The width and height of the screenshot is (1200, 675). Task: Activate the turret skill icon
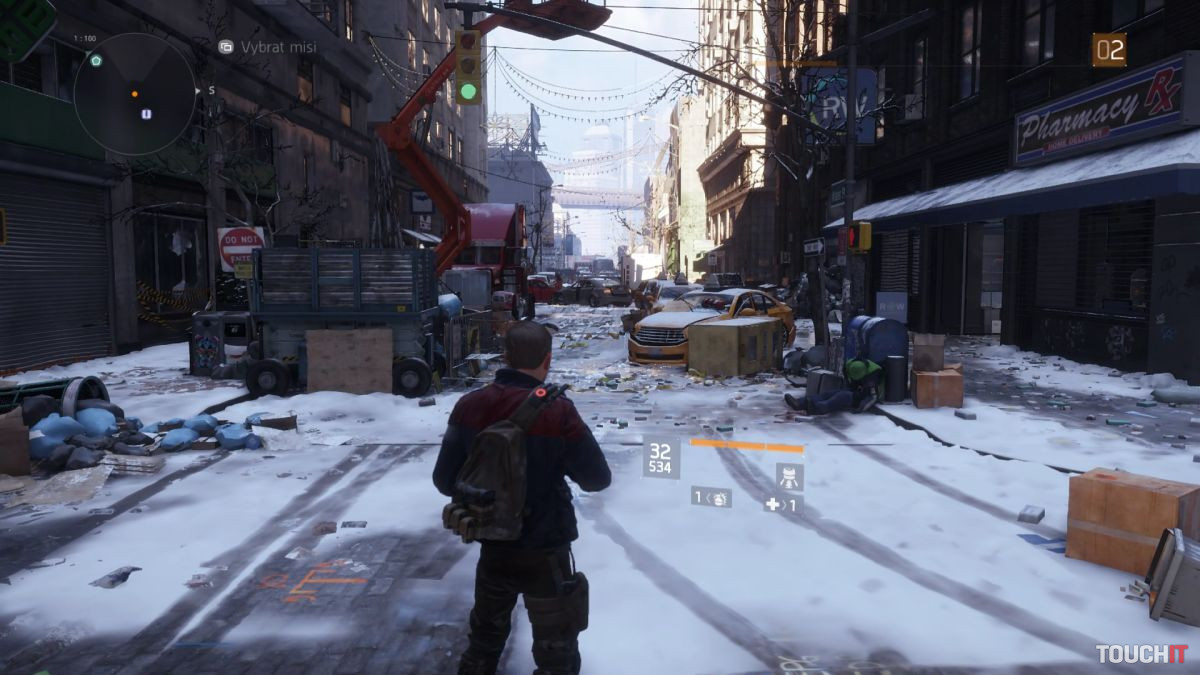click(789, 477)
